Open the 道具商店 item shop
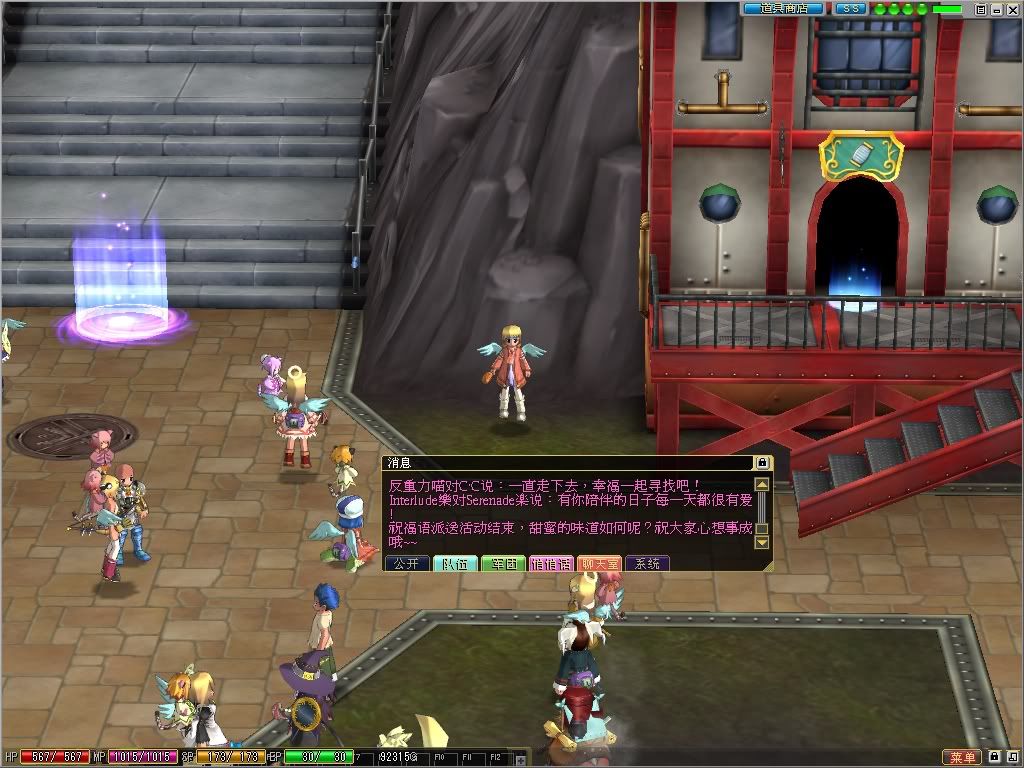Viewport: 1024px width, 768px height. [783, 8]
